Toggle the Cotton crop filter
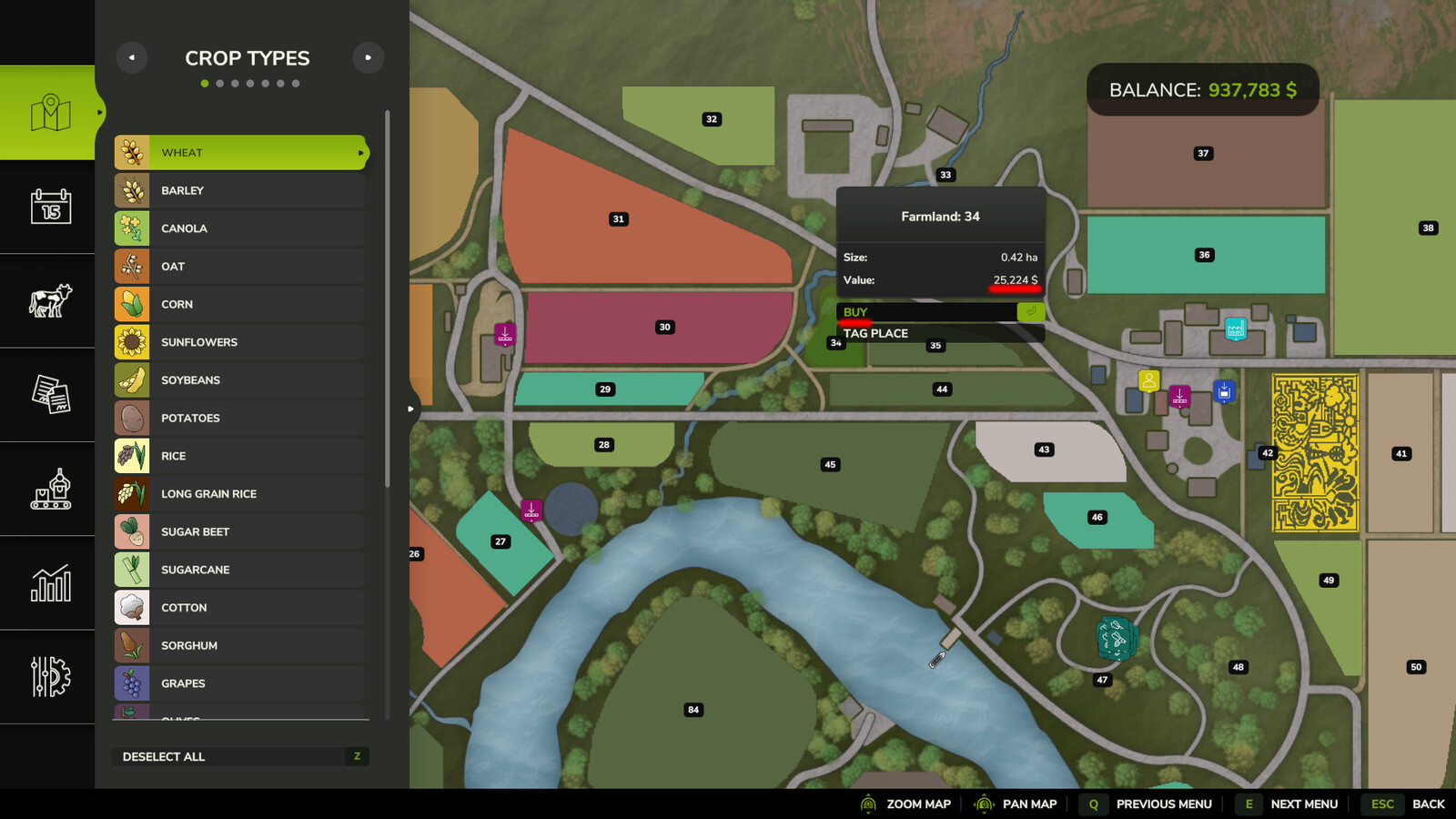The image size is (1456, 819). [240, 608]
